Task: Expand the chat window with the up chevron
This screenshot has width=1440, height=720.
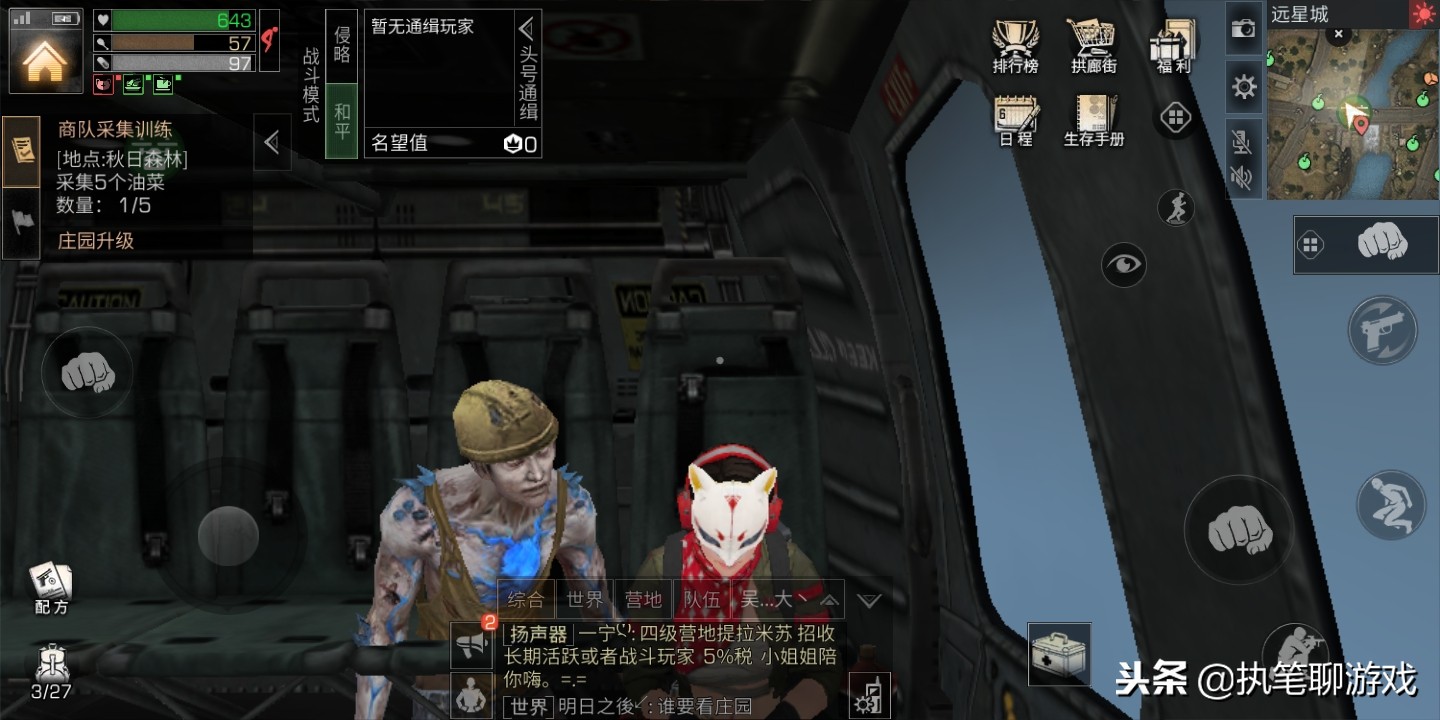Action: pyautogui.click(x=828, y=599)
